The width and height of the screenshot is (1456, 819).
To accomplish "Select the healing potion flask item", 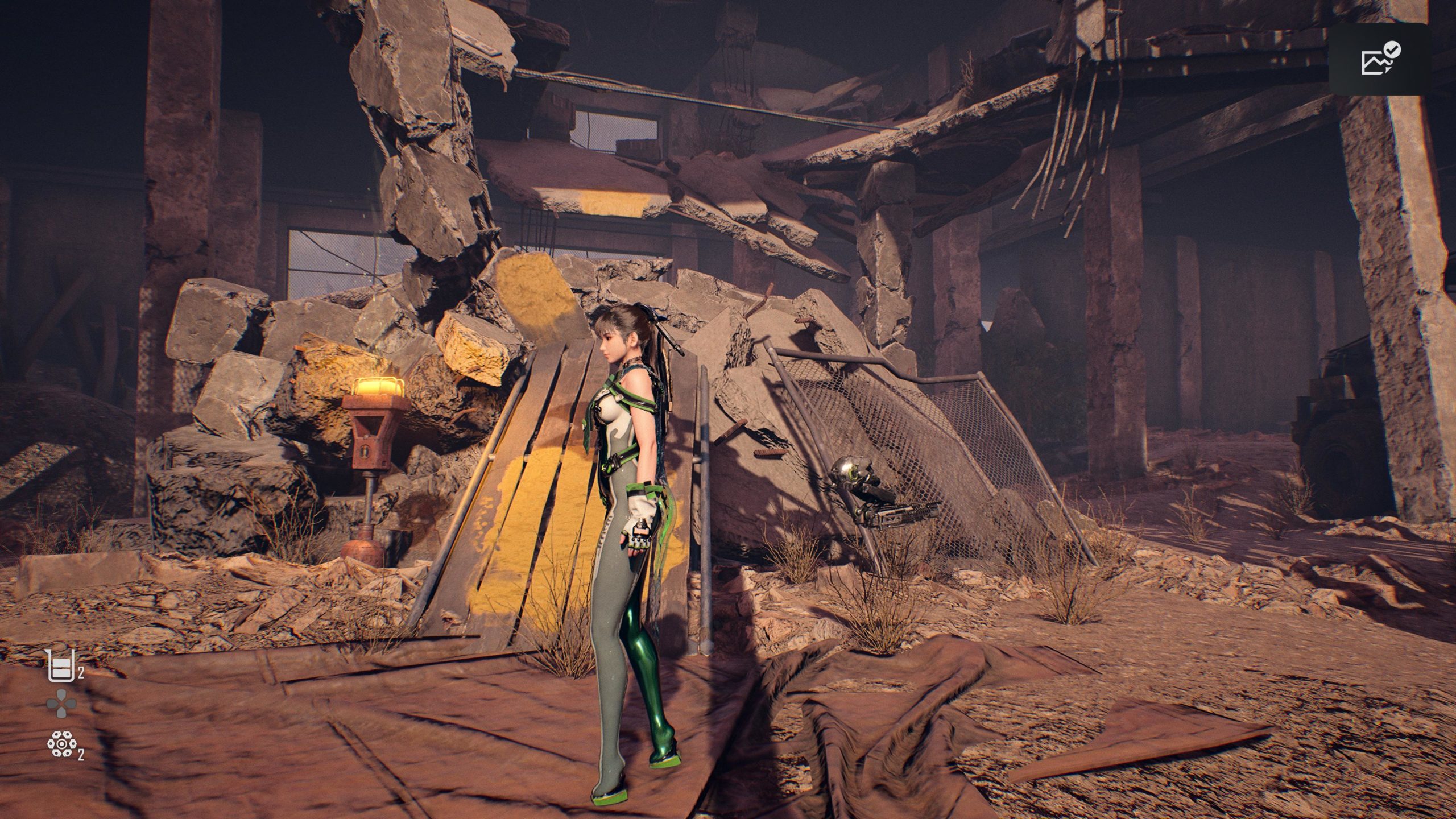I will pyautogui.click(x=61, y=666).
